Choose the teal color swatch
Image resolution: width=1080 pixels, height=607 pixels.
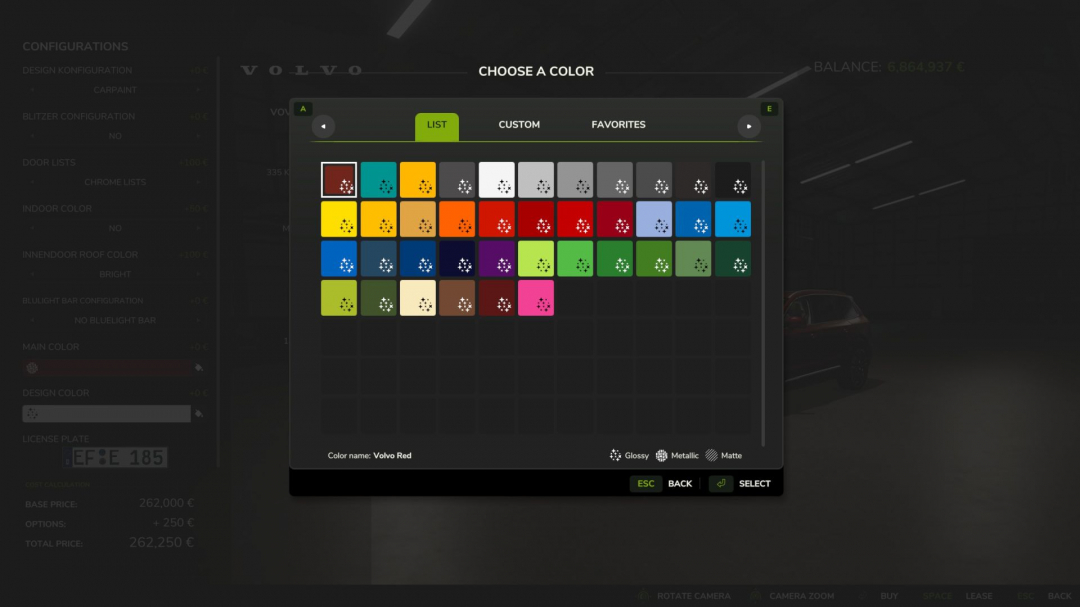tap(378, 180)
